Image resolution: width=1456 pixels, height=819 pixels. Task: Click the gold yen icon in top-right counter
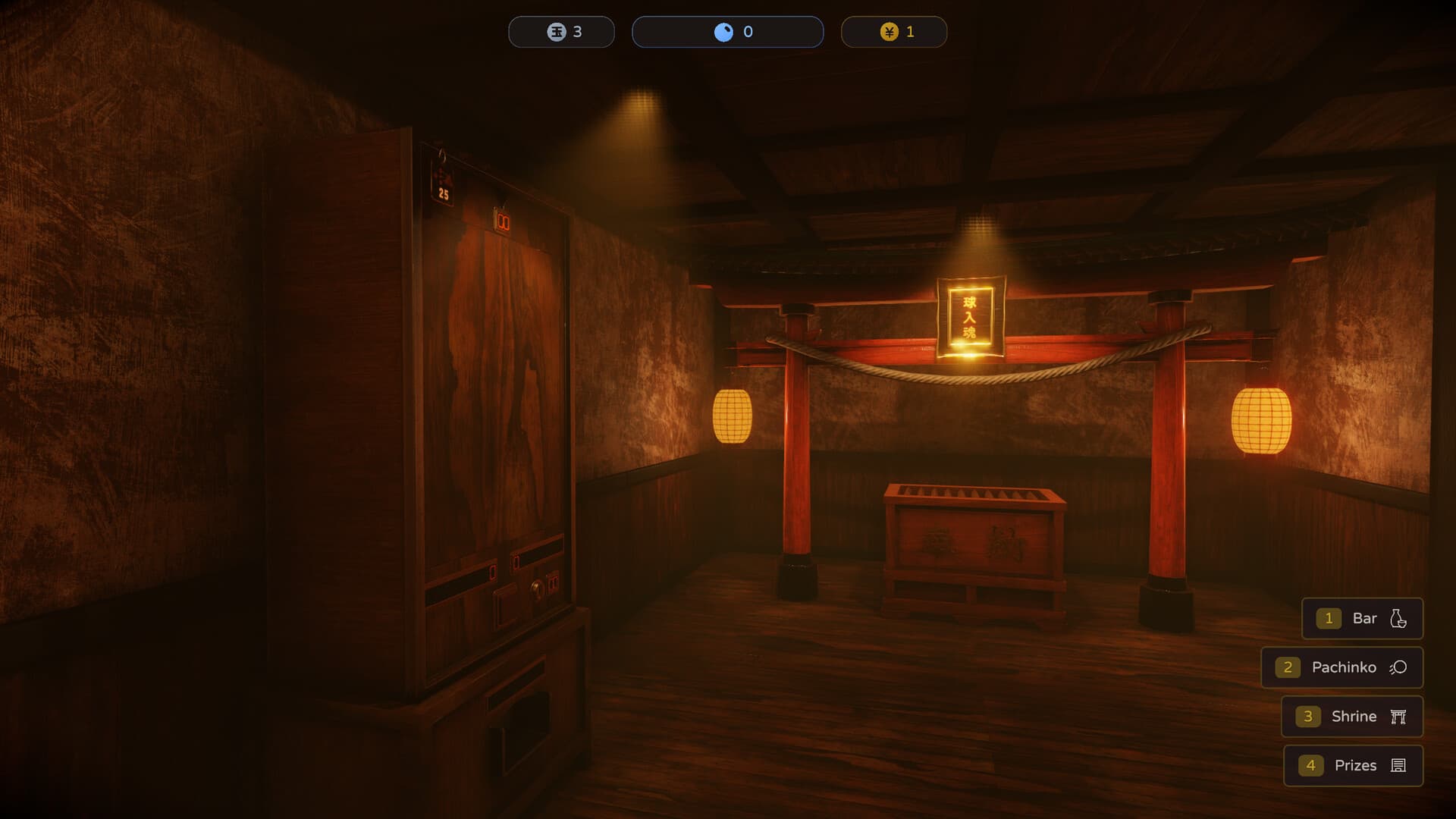tap(890, 31)
